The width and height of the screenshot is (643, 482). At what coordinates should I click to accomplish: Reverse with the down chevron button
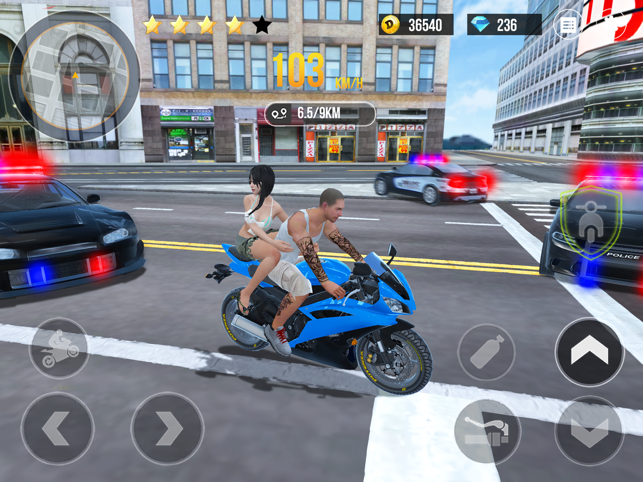pos(589,430)
